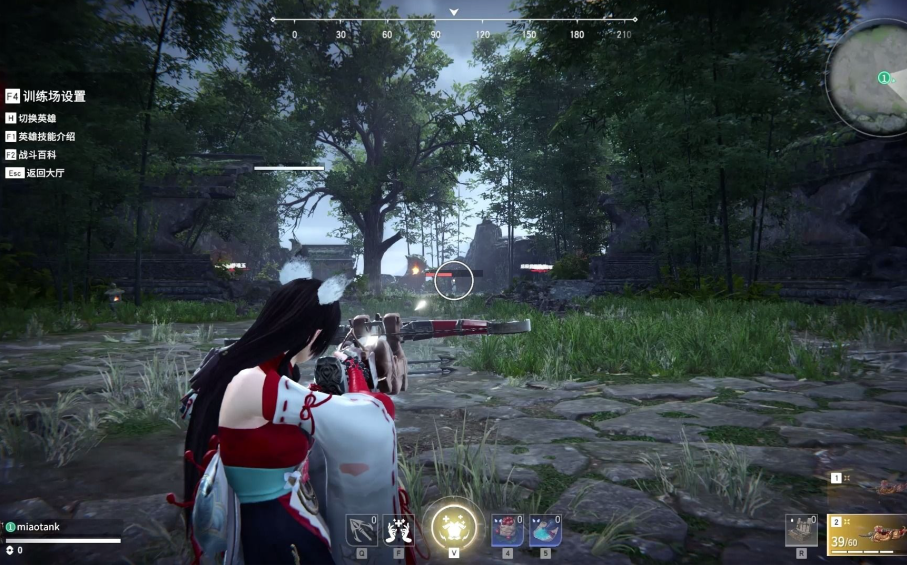Choose the 切换英雄 switch hero option
Image resolution: width=907 pixels, height=565 pixels.
(x=37, y=118)
